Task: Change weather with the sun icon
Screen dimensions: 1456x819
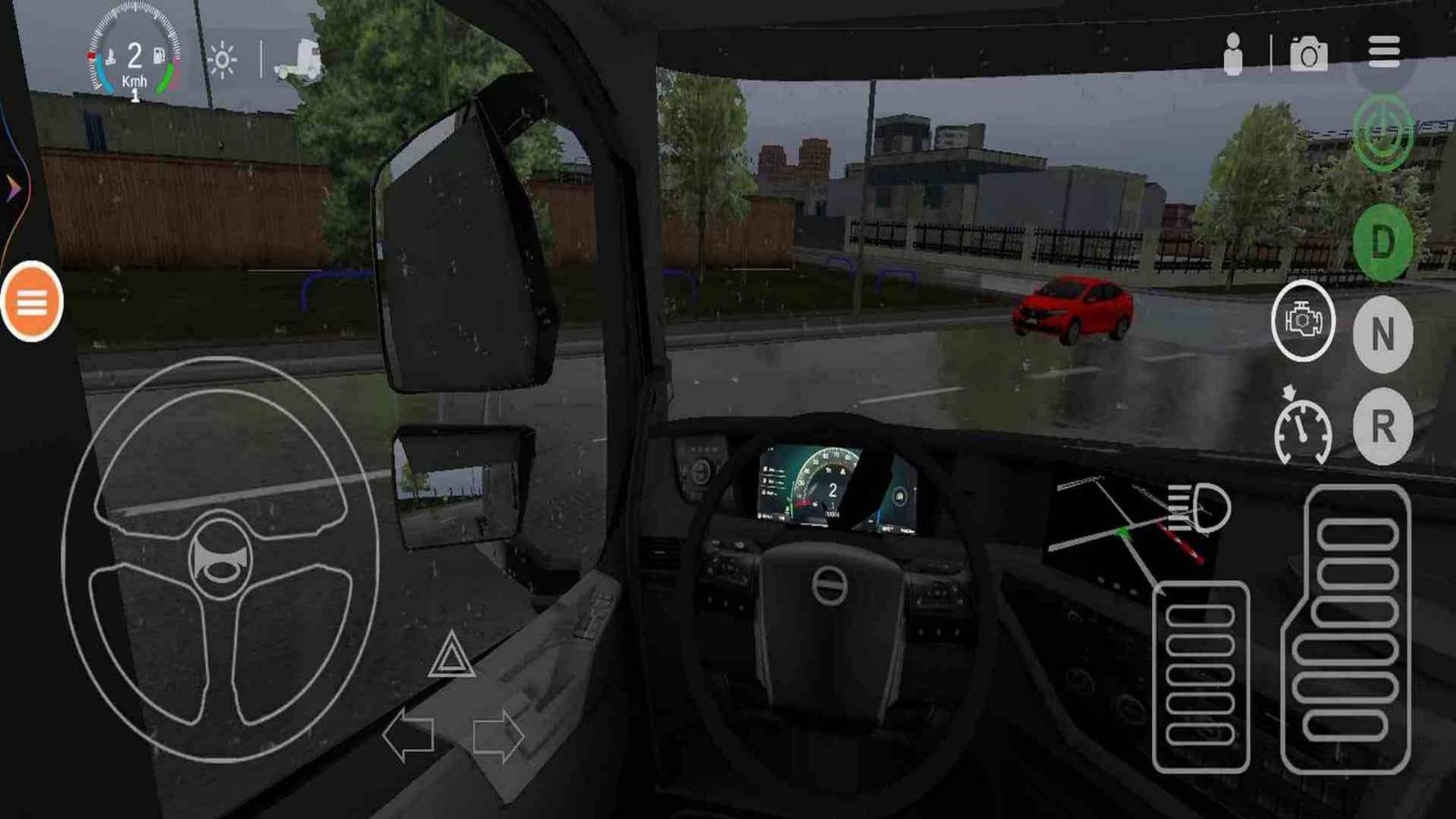Action: coord(222,61)
